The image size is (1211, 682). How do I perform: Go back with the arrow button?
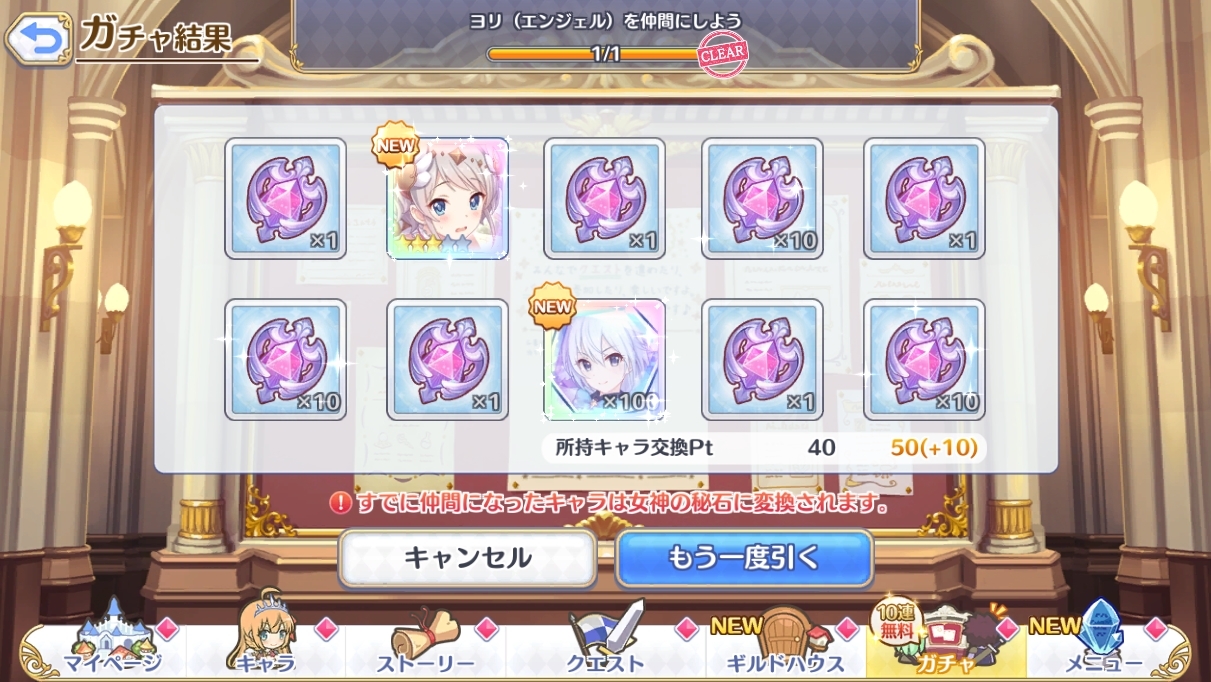coord(37,40)
